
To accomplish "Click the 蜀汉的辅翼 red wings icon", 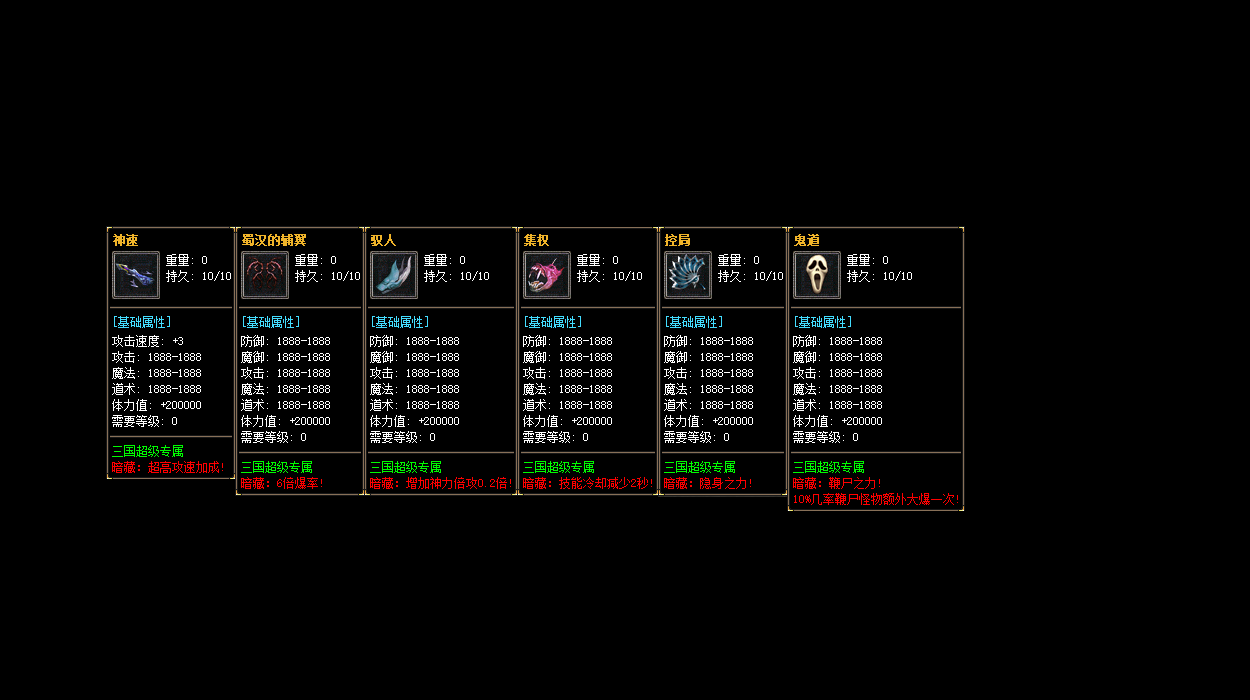I will click(265, 275).
